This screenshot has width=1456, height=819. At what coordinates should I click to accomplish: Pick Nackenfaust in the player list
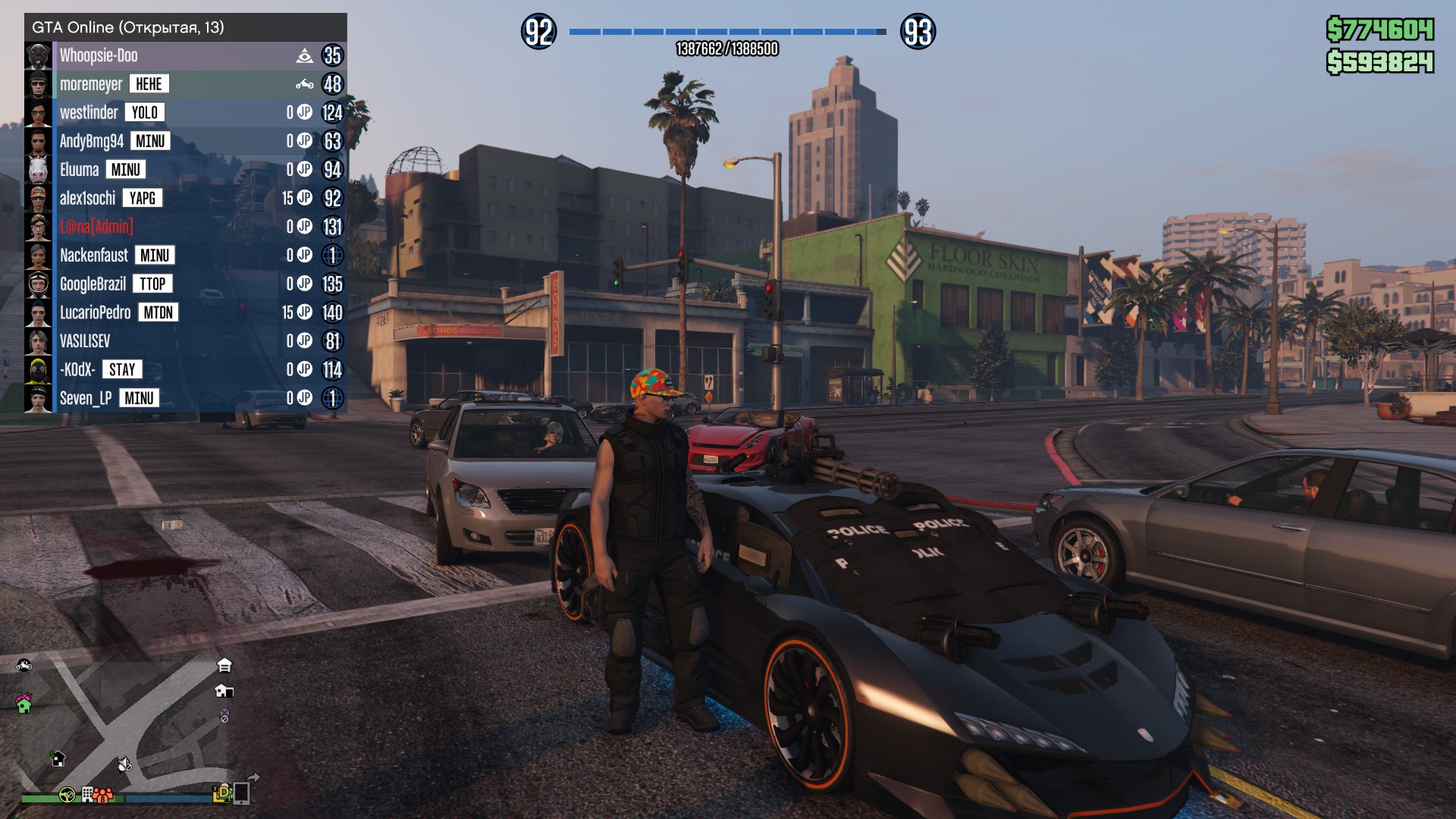click(94, 256)
